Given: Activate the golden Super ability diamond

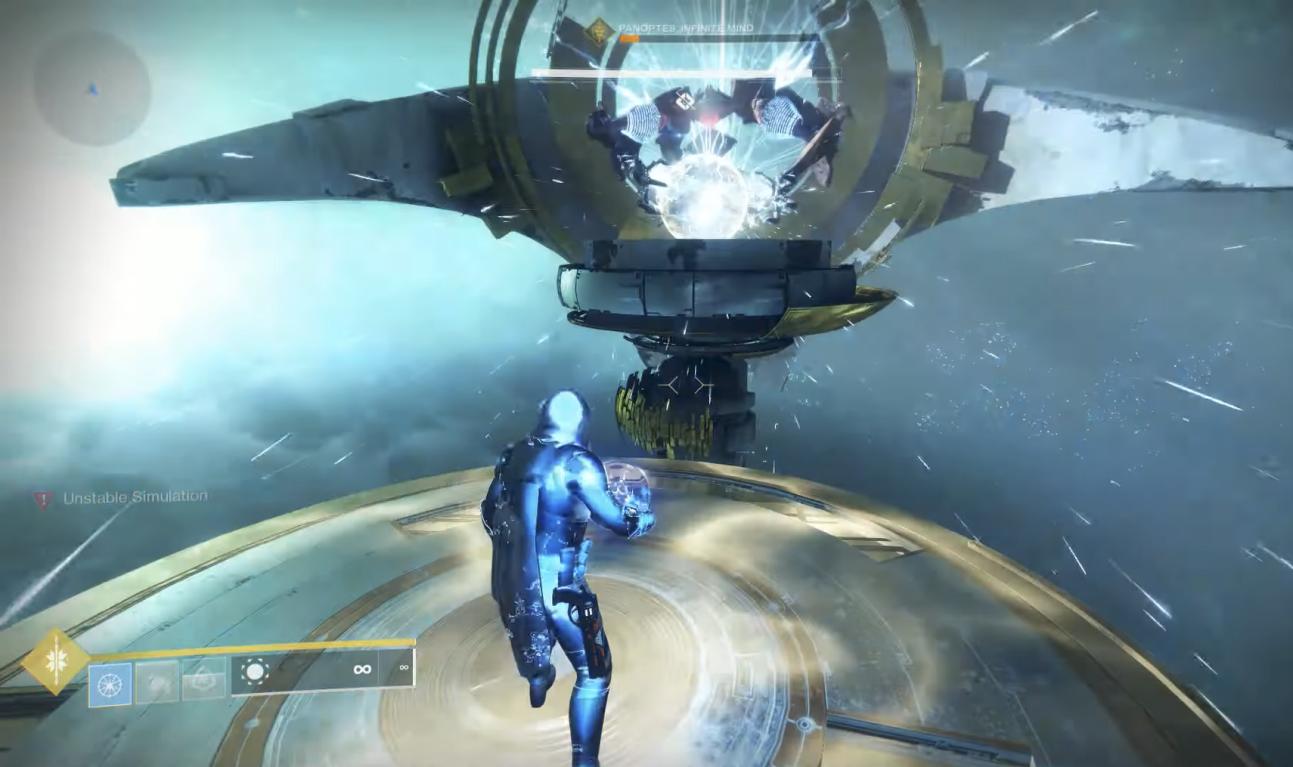Looking at the screenshot, I should point(55,661).
